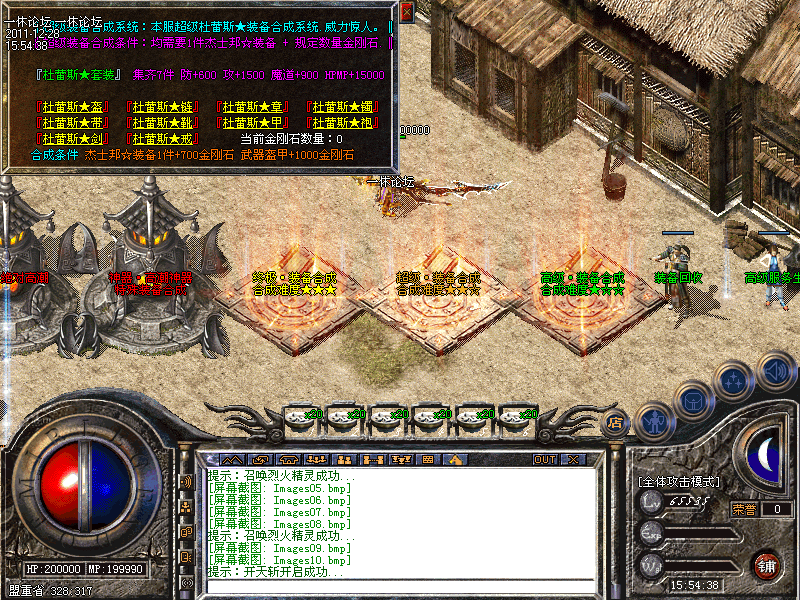800x600 pixels.
Task: Choose the 杜蕾斯★戒 ring synthesis link
Action: coord(162,139)
